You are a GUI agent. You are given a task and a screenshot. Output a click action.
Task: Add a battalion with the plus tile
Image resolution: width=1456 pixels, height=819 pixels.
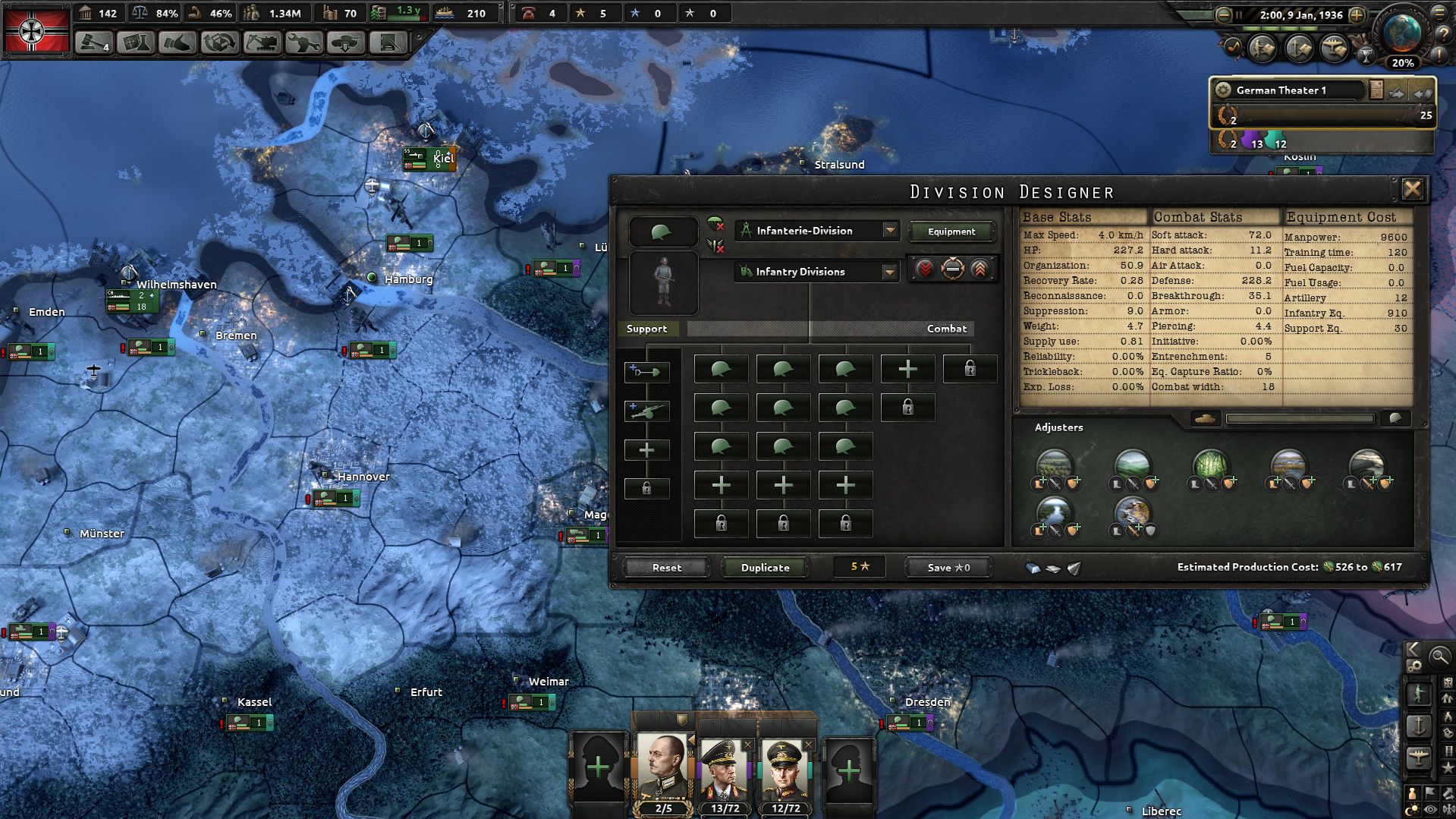pyautogui.click(x=907, y=368)
